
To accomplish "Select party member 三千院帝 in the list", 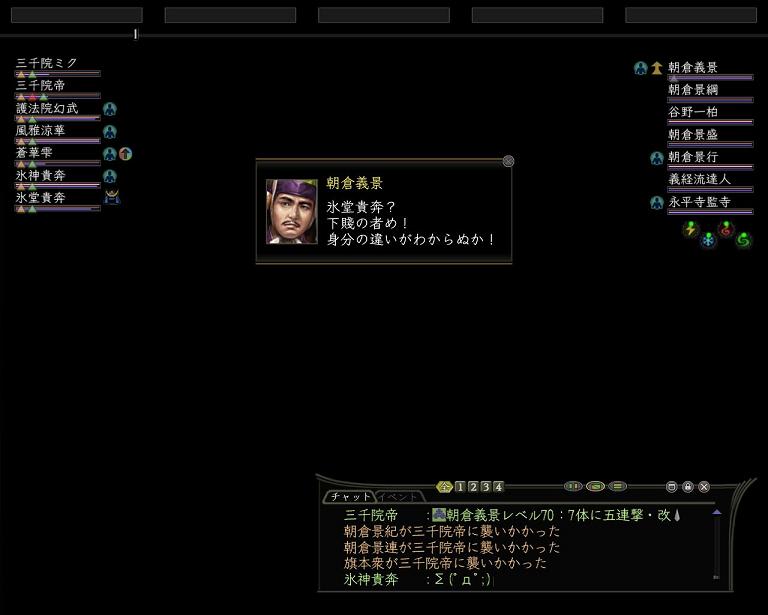I will [41, 86].
